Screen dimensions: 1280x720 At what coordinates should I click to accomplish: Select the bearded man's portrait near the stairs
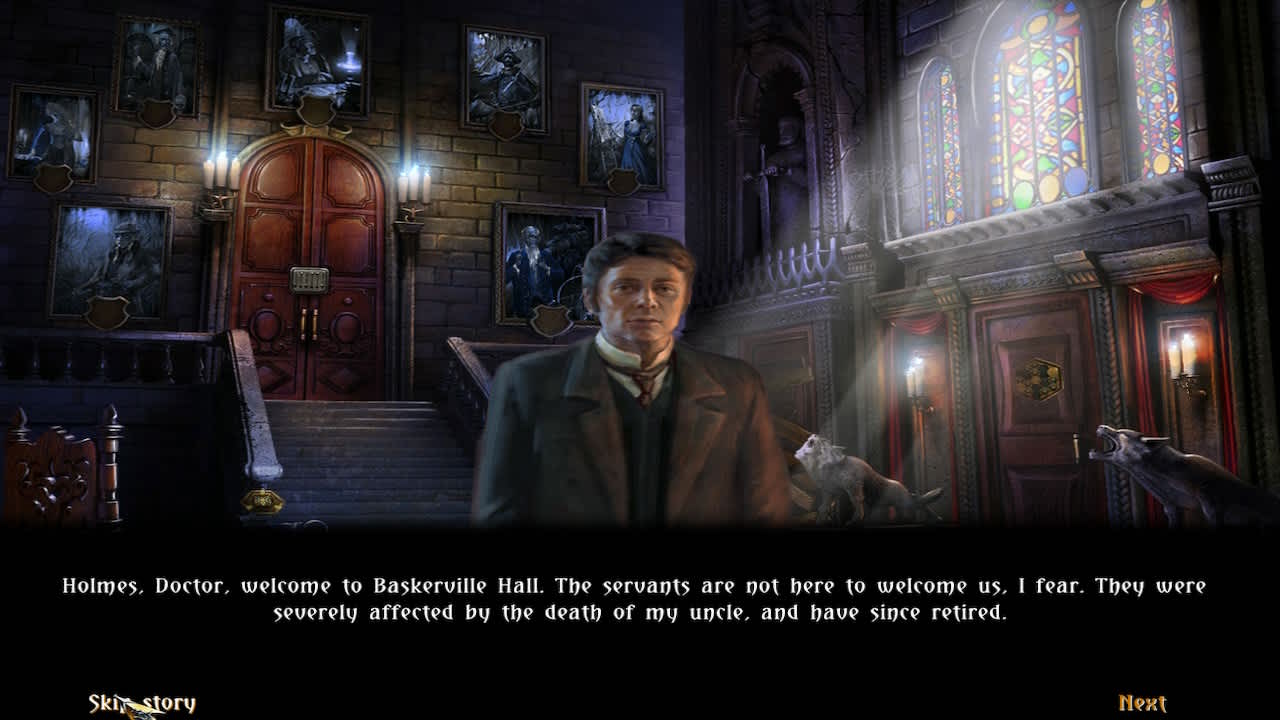[535, 255]
